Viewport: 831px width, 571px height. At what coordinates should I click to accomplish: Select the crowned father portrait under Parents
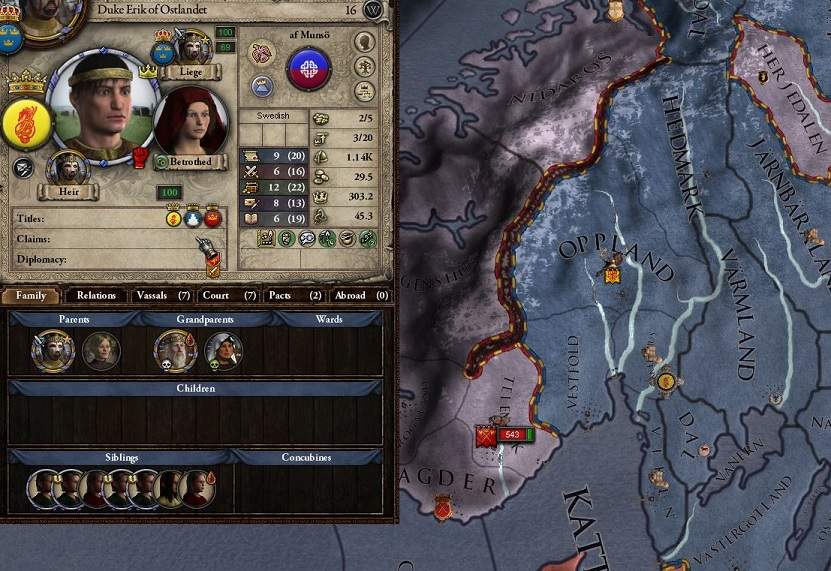52,350
